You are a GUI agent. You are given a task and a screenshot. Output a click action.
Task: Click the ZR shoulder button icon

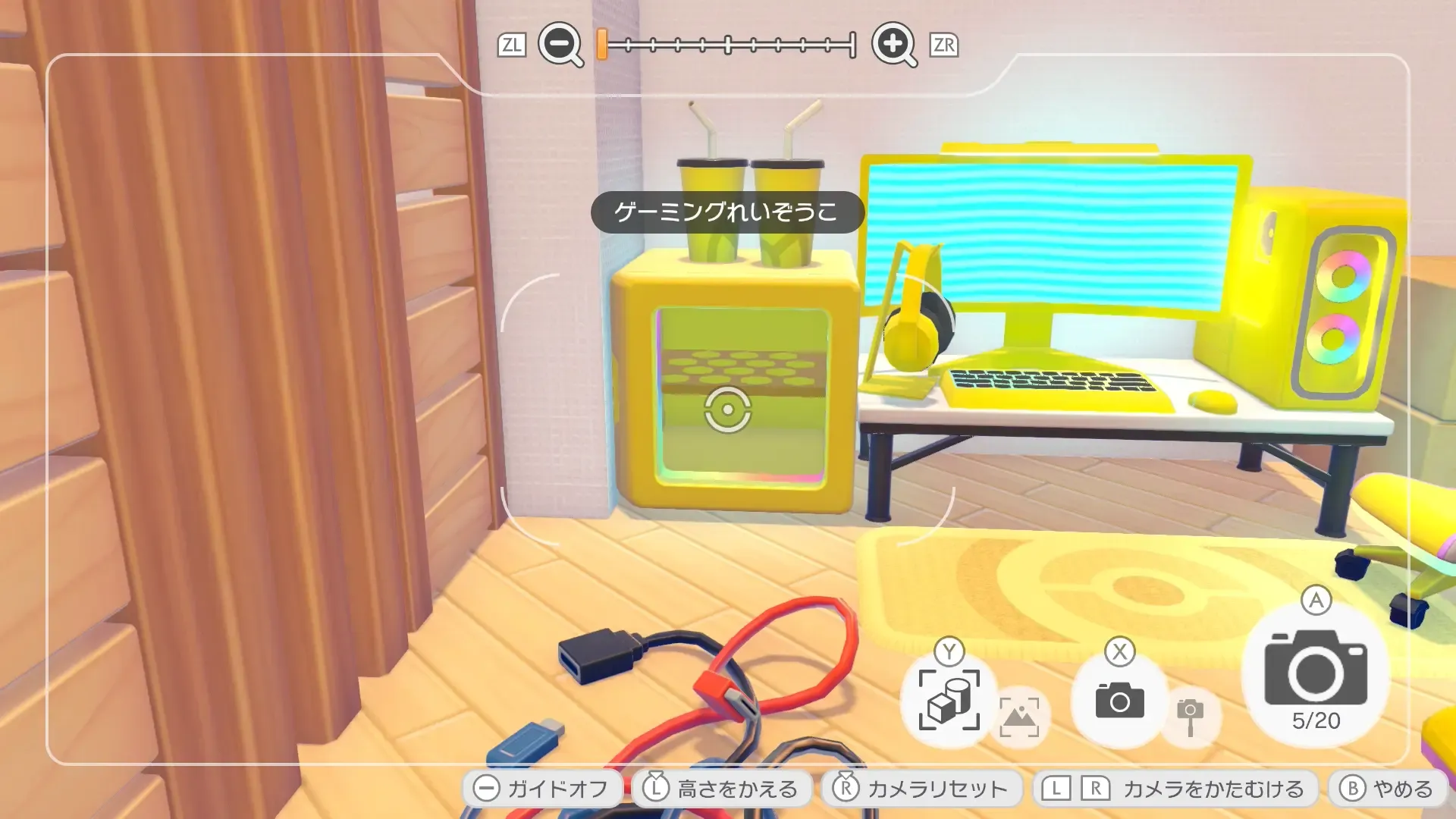[x=943, y=46]
